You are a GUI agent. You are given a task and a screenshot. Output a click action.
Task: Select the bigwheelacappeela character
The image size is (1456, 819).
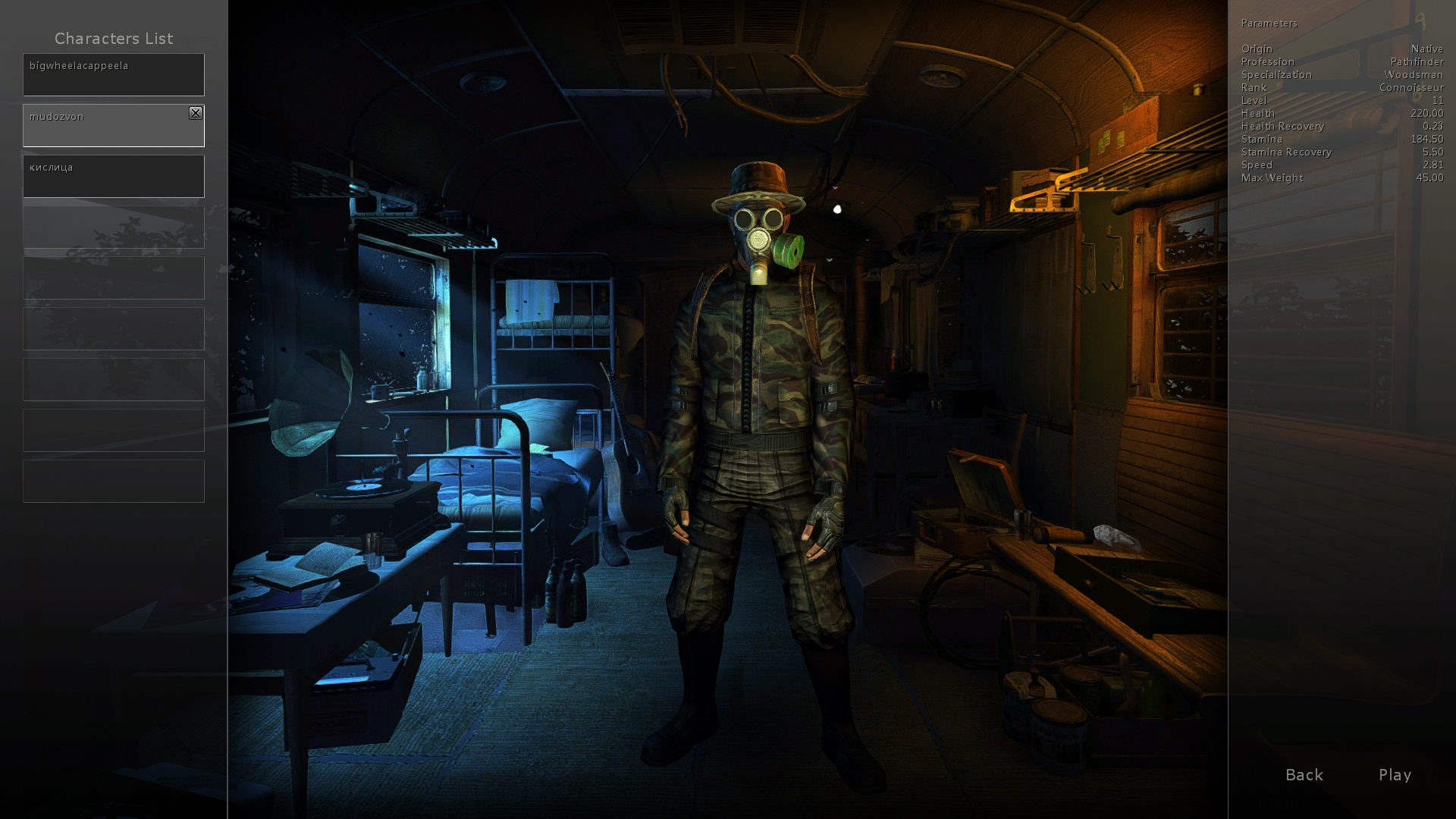[x=114, y=74]
